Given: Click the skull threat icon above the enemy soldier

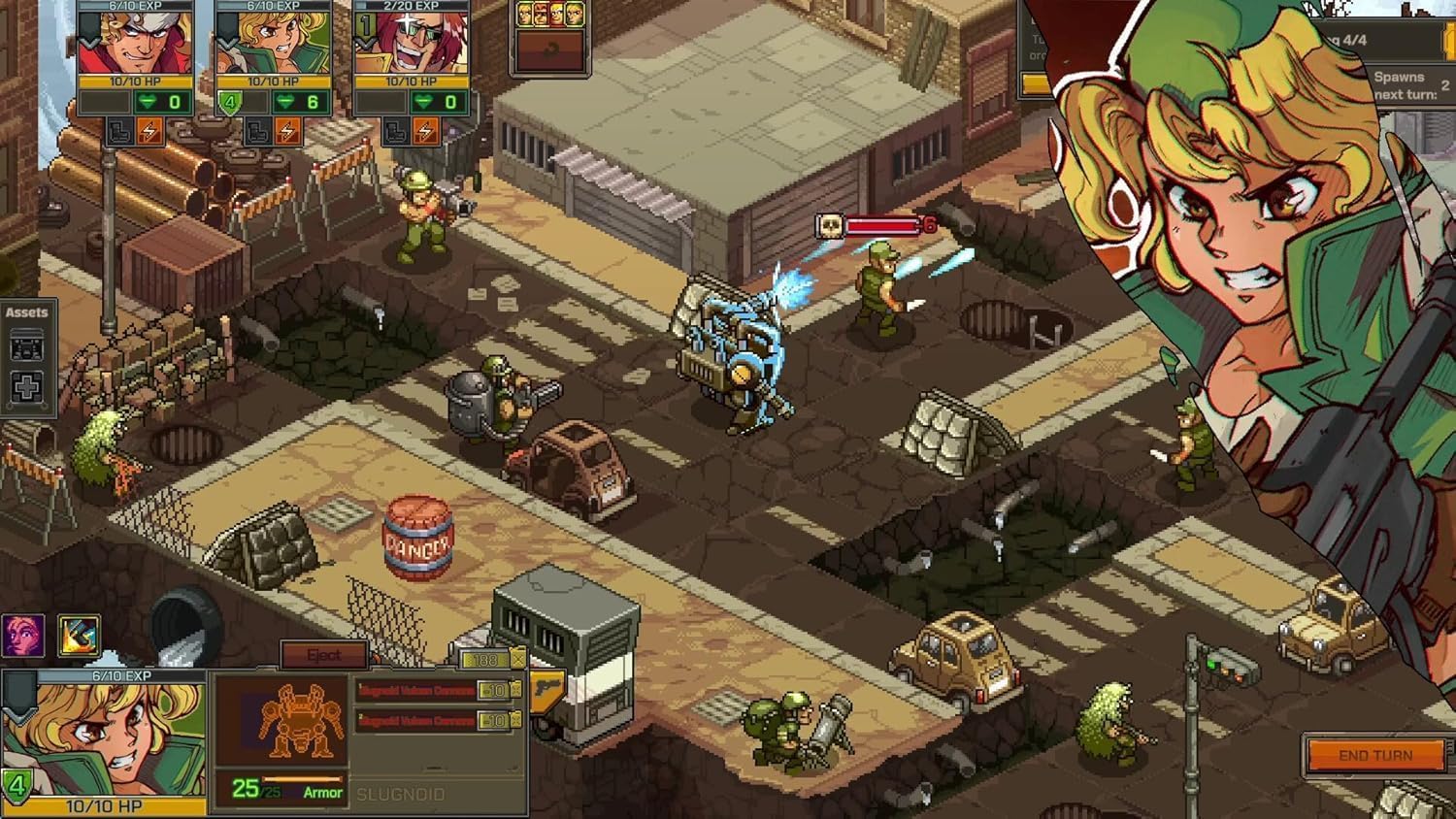Looking at the screenshot, I should point(828,223).
